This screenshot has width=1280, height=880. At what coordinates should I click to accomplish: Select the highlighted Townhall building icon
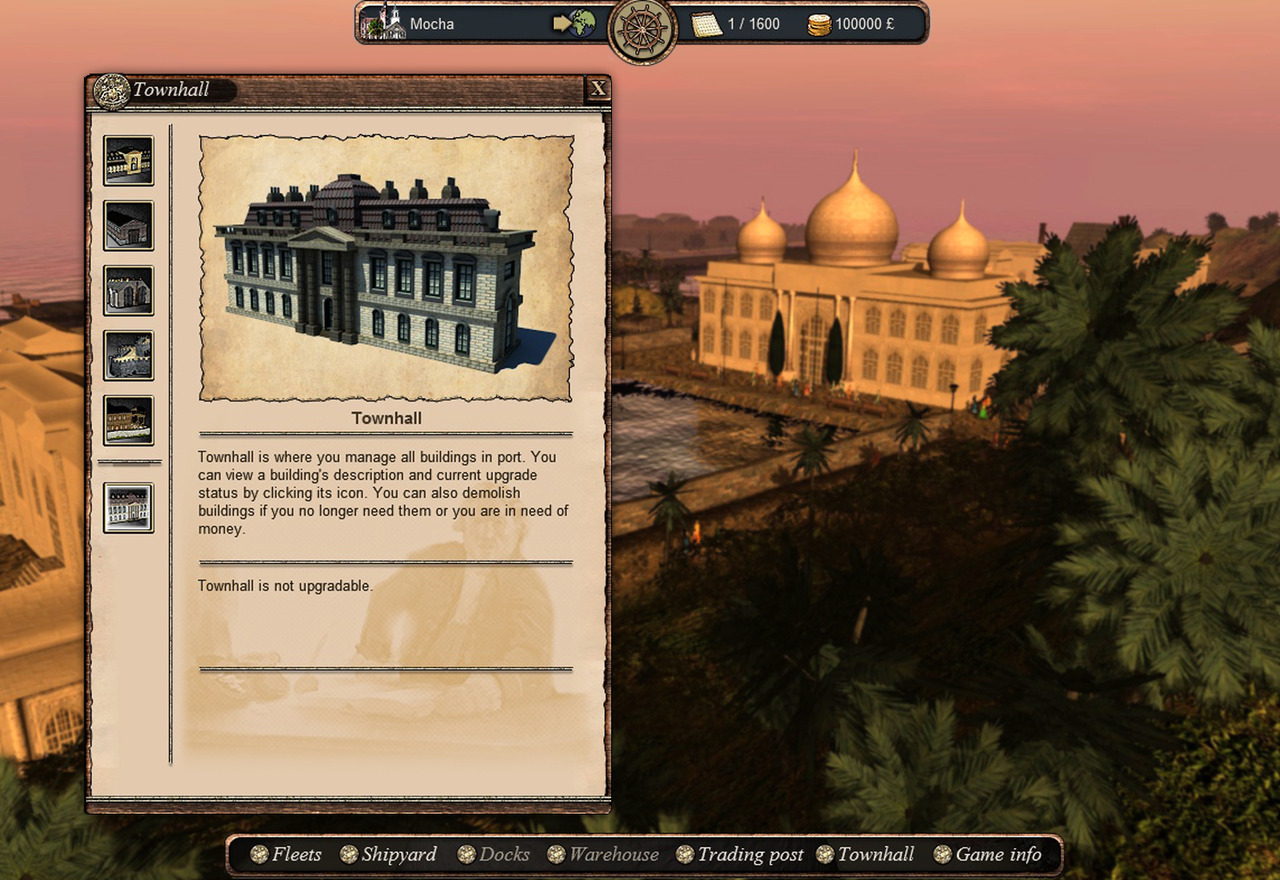point(129,508)
